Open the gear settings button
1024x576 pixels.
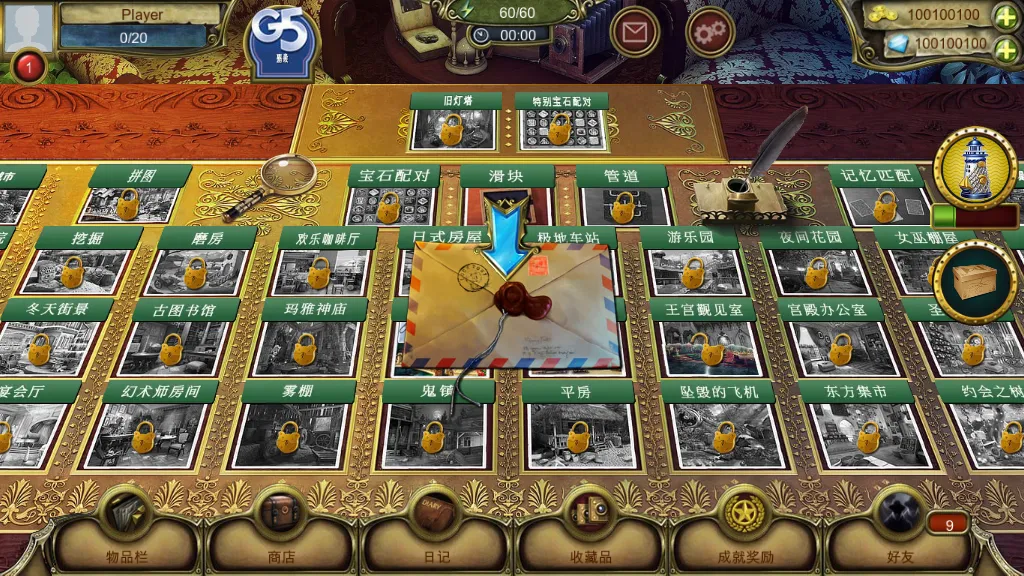711,33
